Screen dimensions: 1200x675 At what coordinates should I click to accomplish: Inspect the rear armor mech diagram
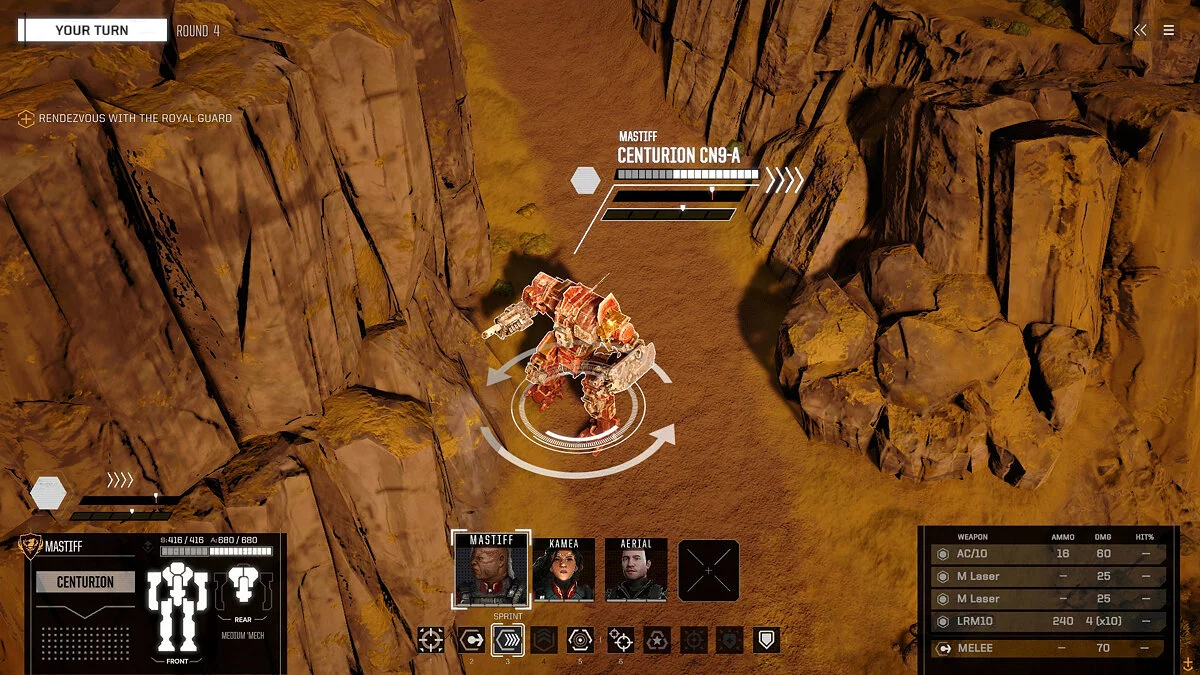pos(244,590)
